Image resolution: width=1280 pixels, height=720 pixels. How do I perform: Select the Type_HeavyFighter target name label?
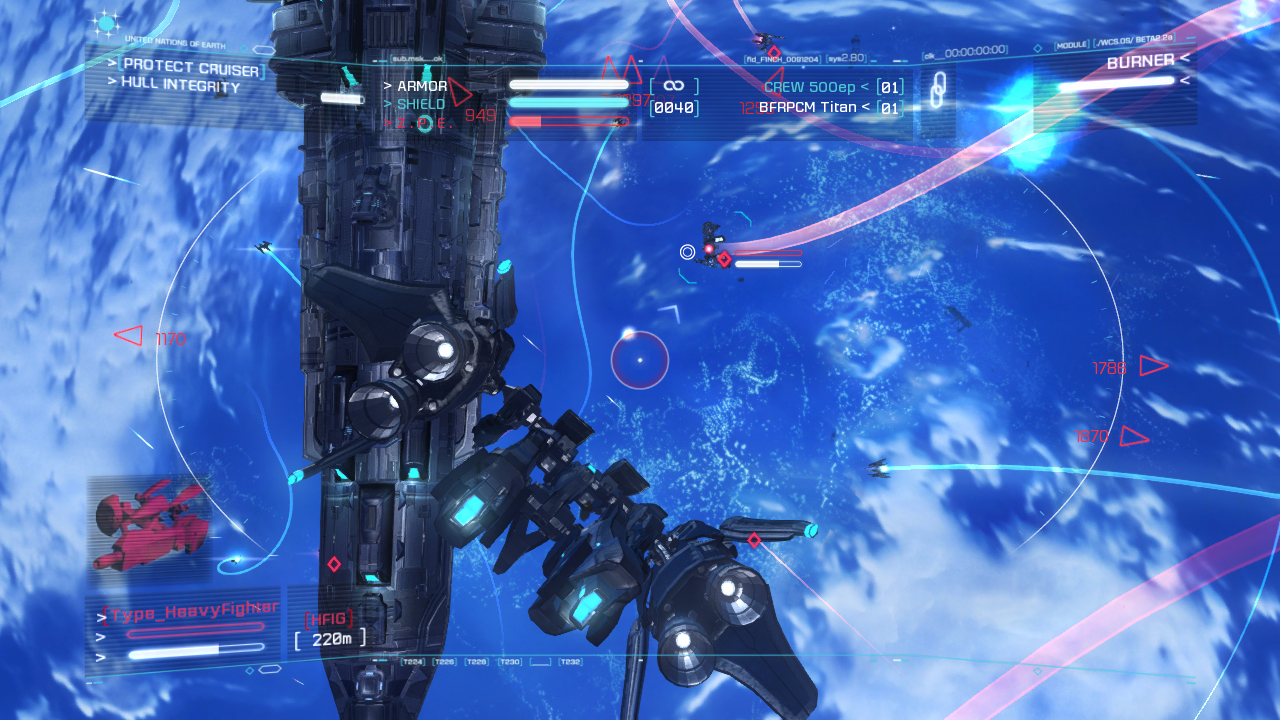tap(192, 611)
